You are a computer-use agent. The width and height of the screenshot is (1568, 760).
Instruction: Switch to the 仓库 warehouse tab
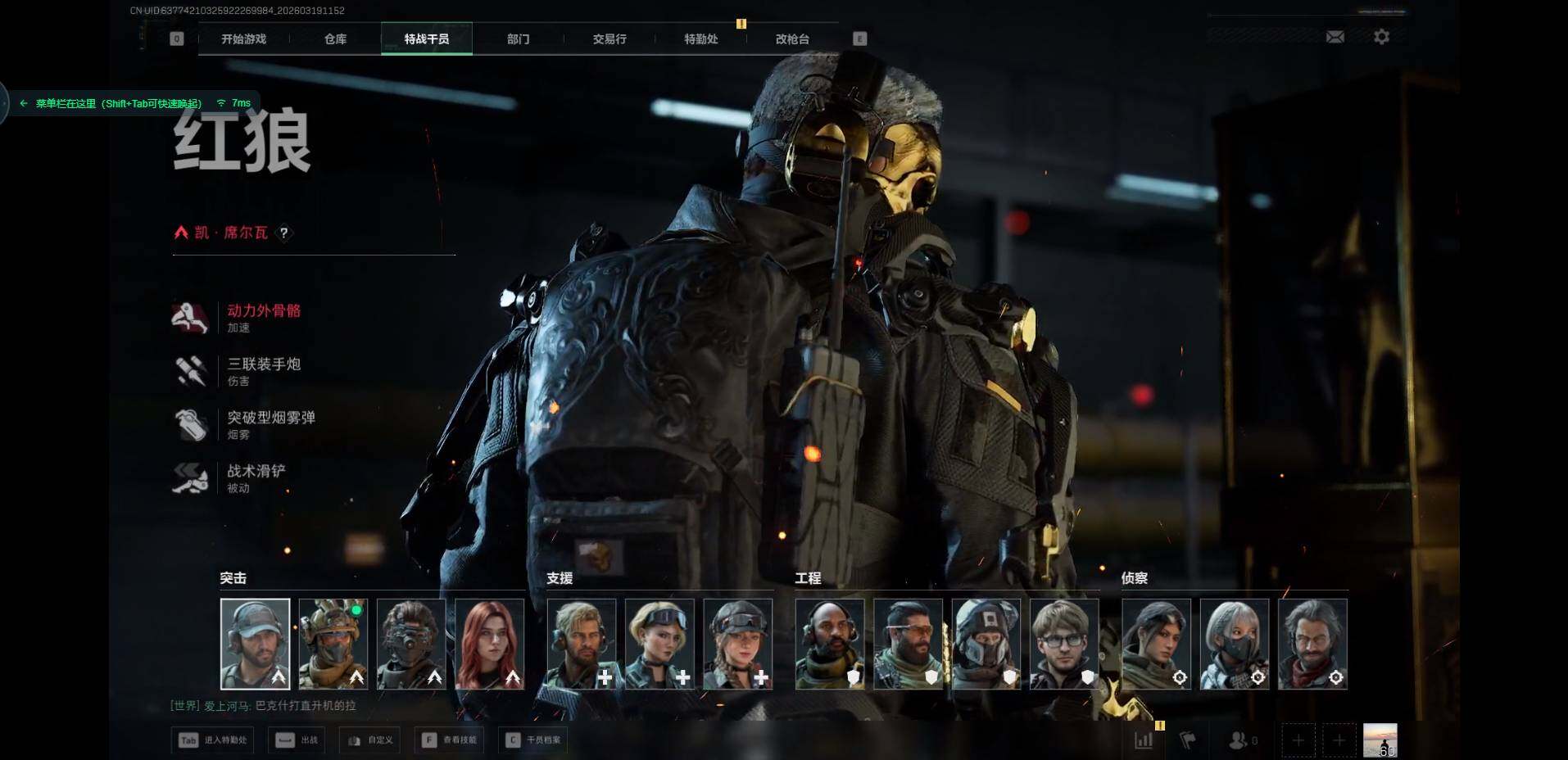tap(335, 39)
